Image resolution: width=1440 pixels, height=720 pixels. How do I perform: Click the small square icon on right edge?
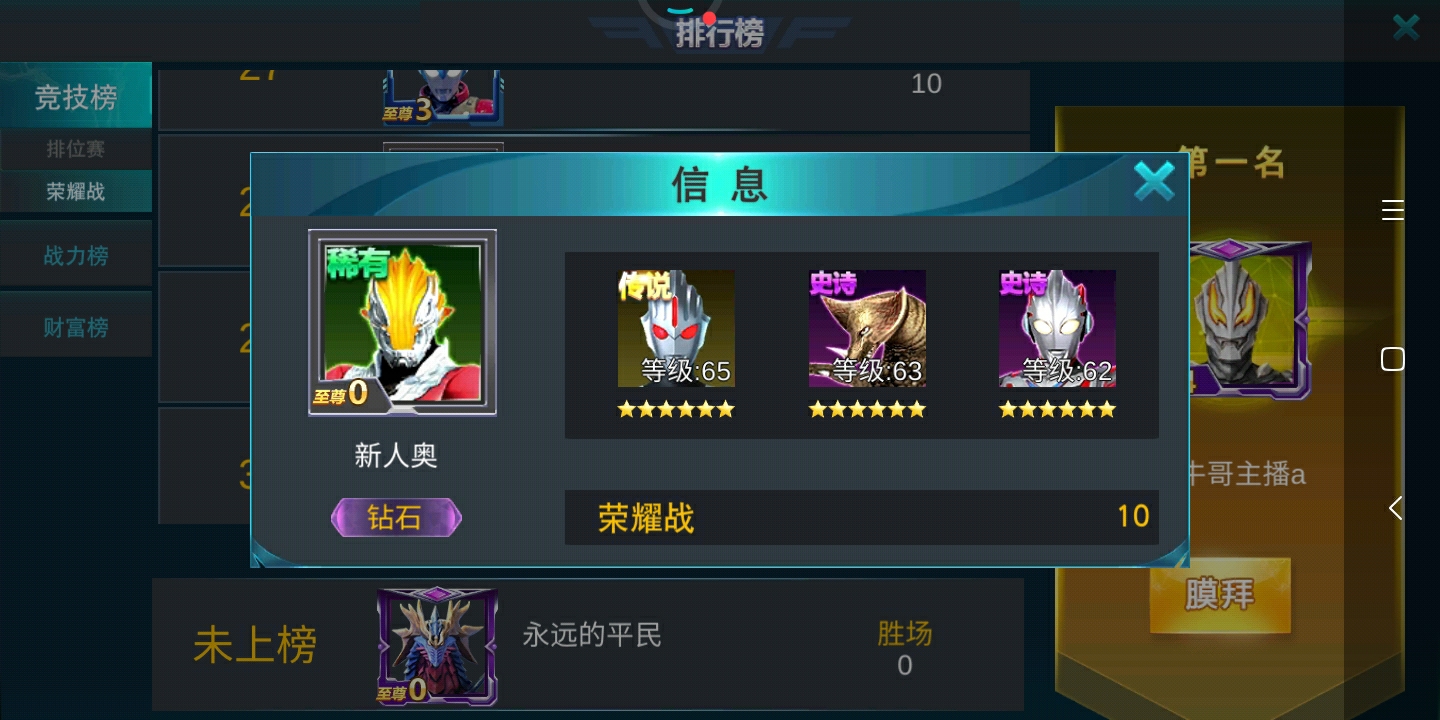click(x=1392, y=358)
